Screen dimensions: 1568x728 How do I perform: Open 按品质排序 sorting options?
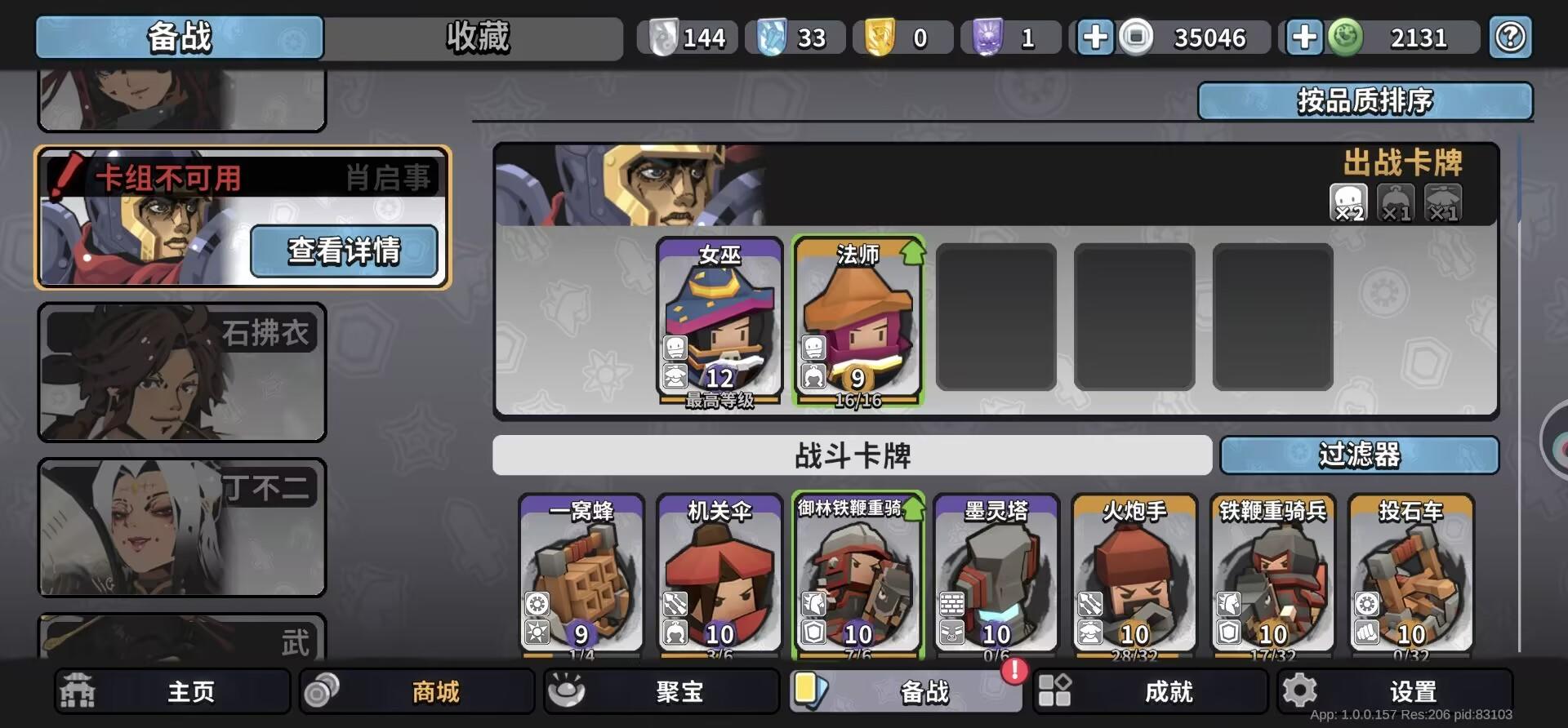pos(1365,100)
